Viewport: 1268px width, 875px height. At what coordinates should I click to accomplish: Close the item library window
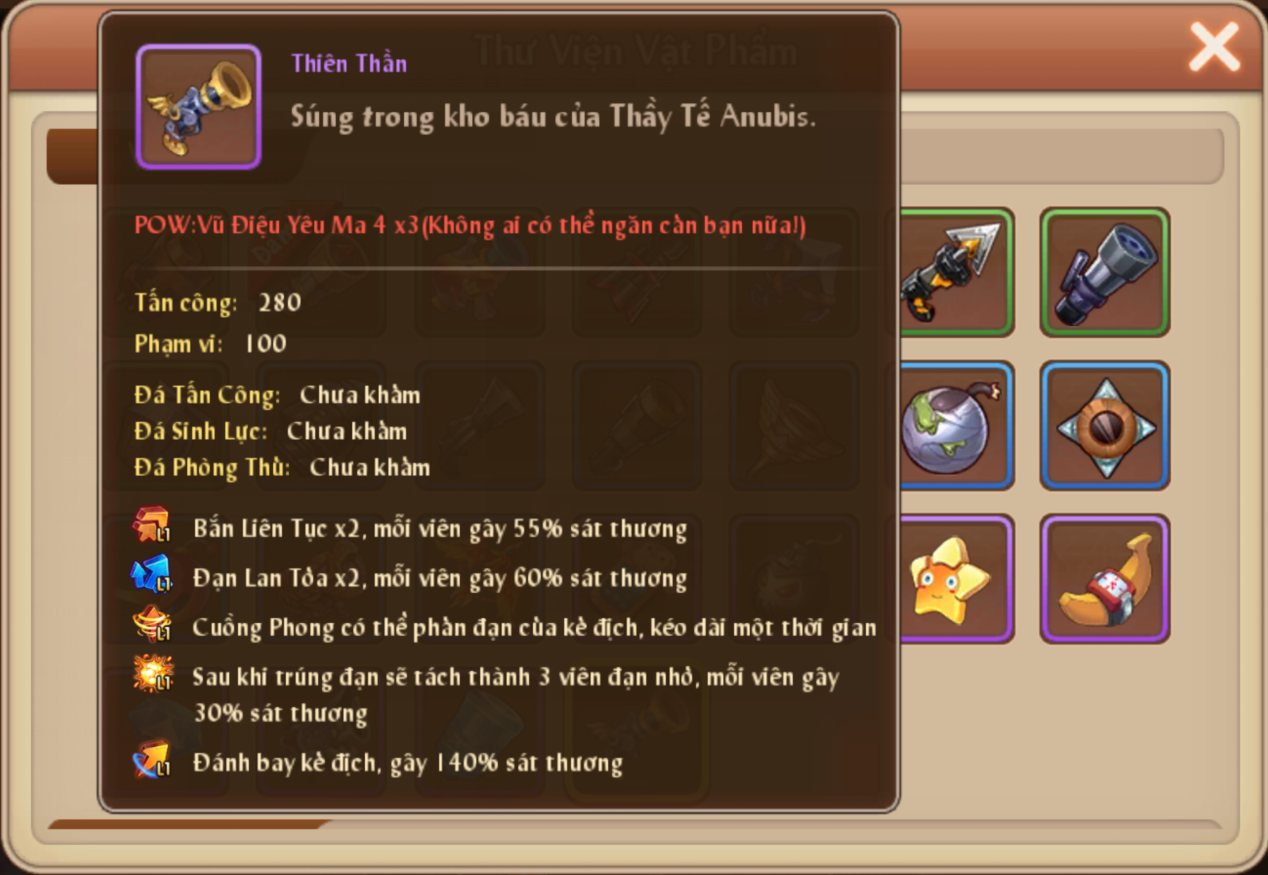[x=1213, y=47]
